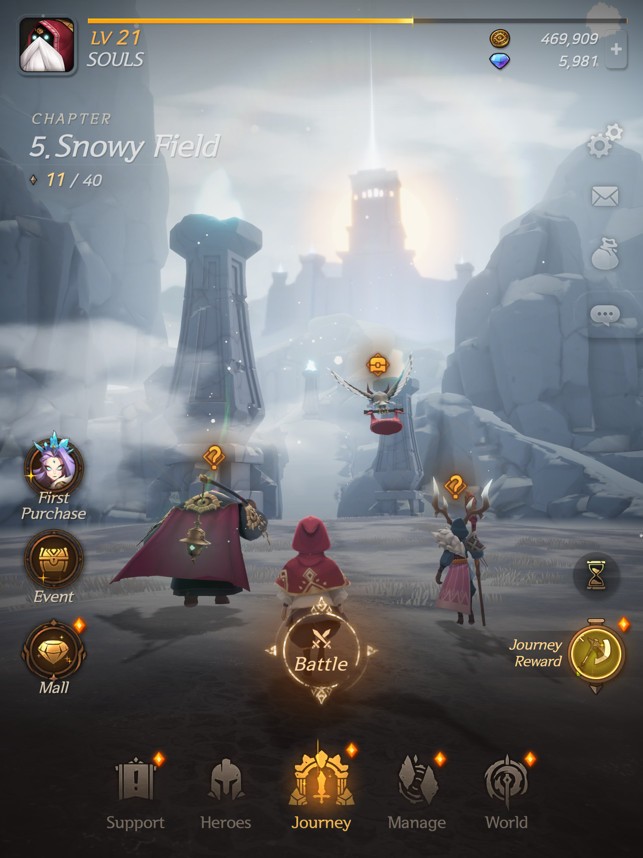
Task: View the Event chest
Action: point(54,560)
